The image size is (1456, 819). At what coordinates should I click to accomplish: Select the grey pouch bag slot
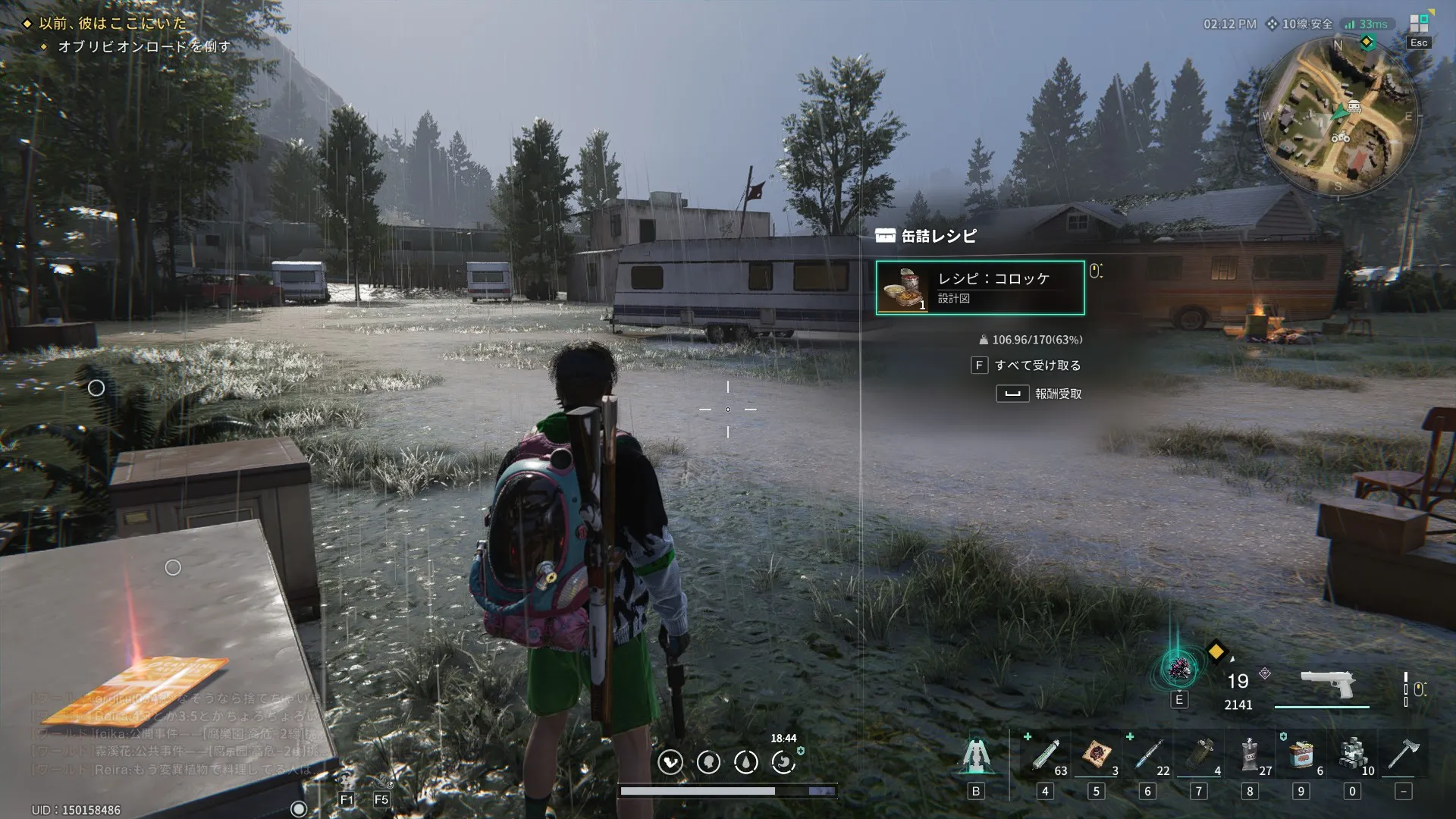click(1250, 755)
